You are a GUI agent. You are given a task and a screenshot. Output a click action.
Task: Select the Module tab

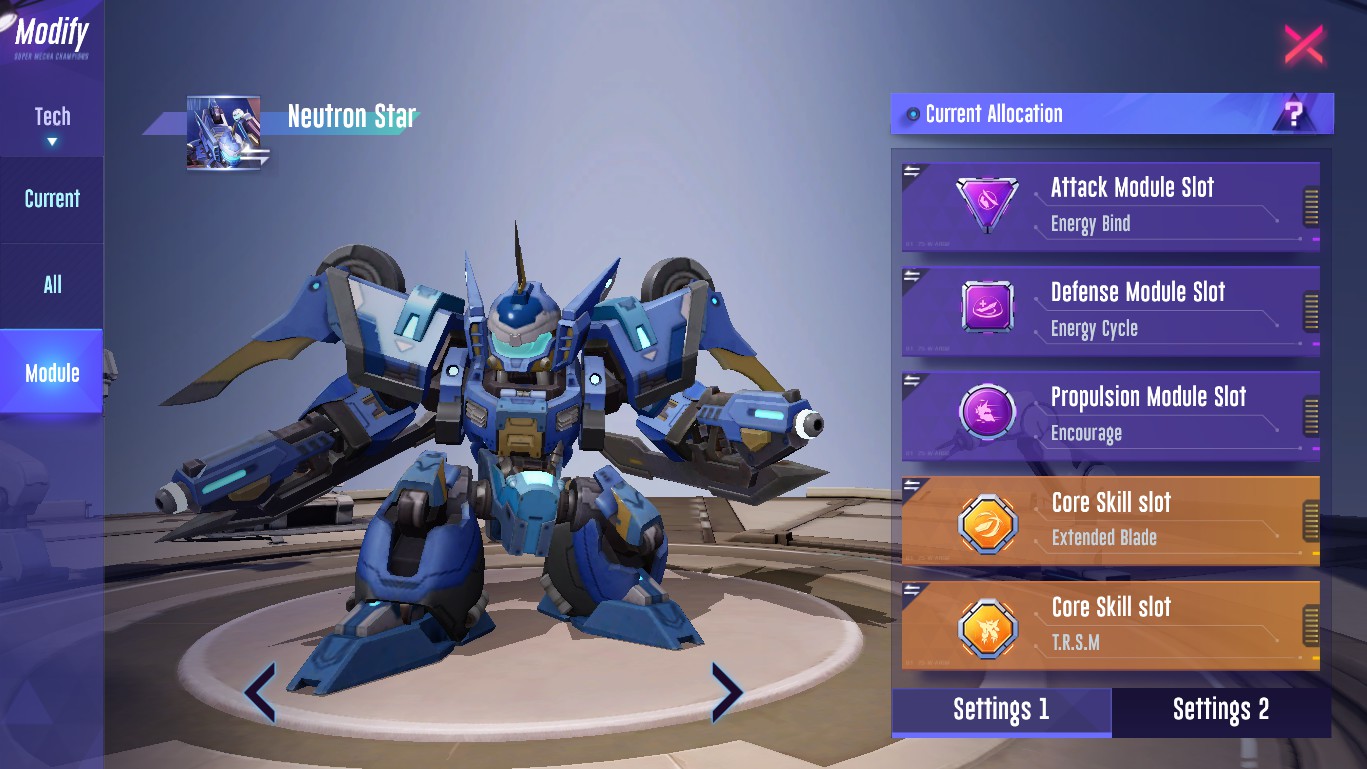tap(52, 373)
